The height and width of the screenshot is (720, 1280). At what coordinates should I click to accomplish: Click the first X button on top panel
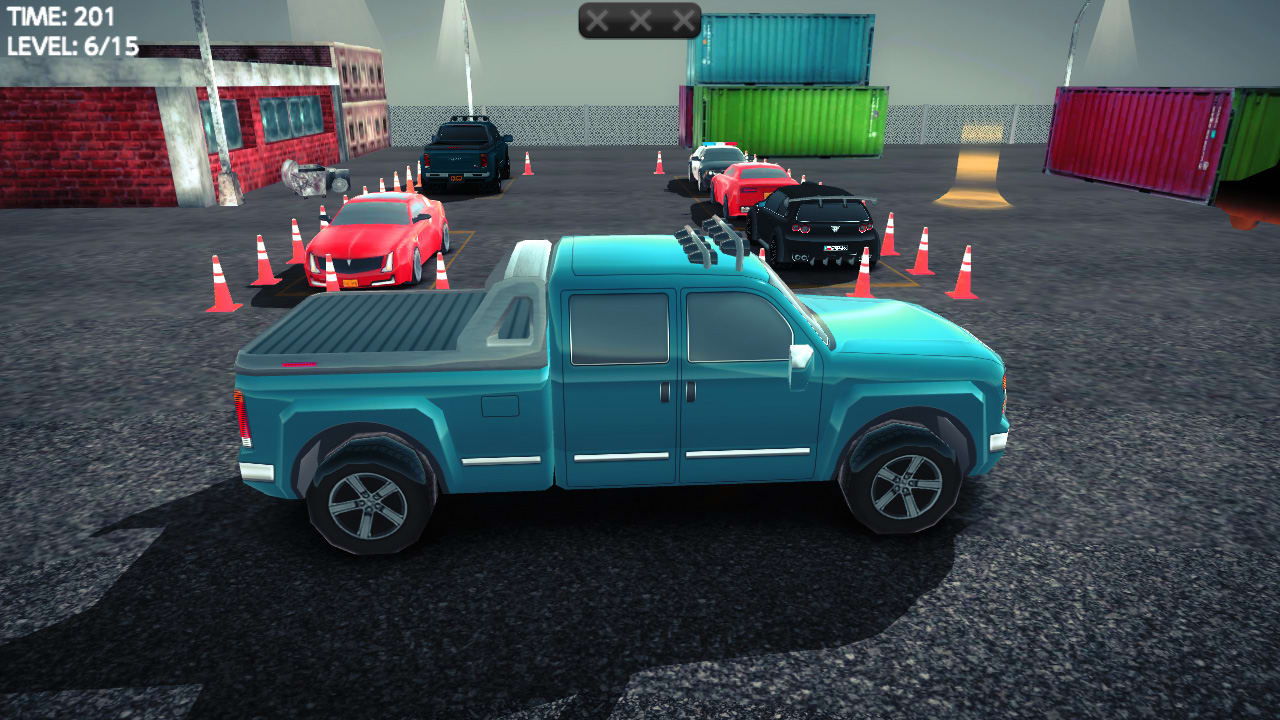(598, 18)
